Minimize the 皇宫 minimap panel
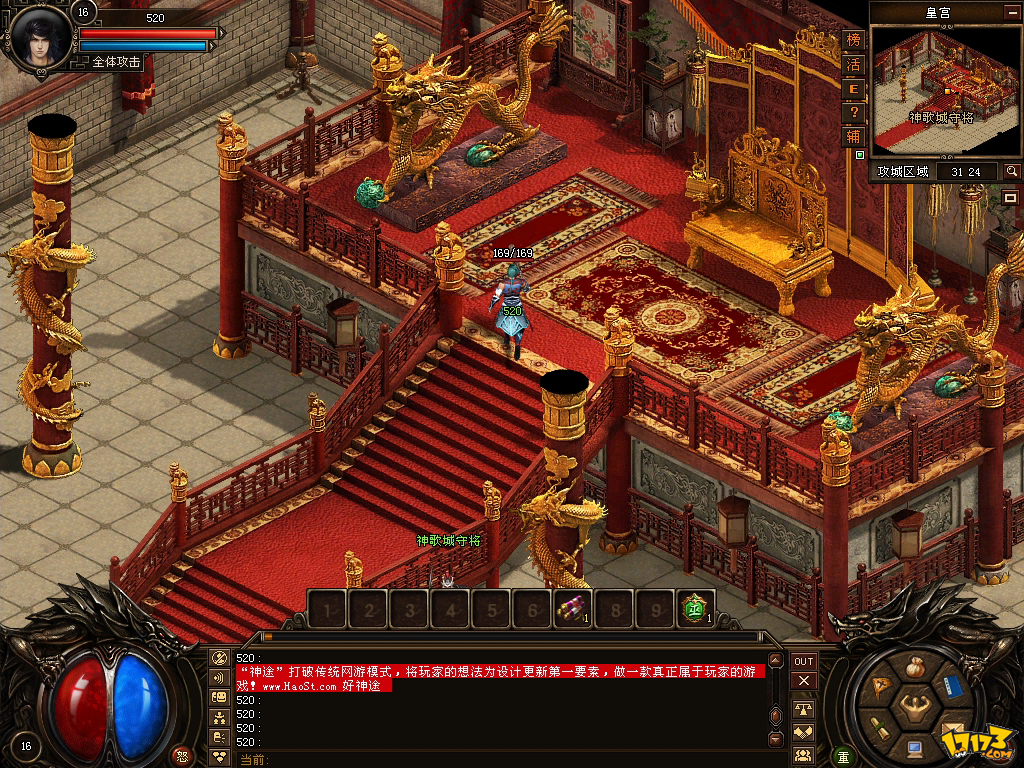 1010,12
